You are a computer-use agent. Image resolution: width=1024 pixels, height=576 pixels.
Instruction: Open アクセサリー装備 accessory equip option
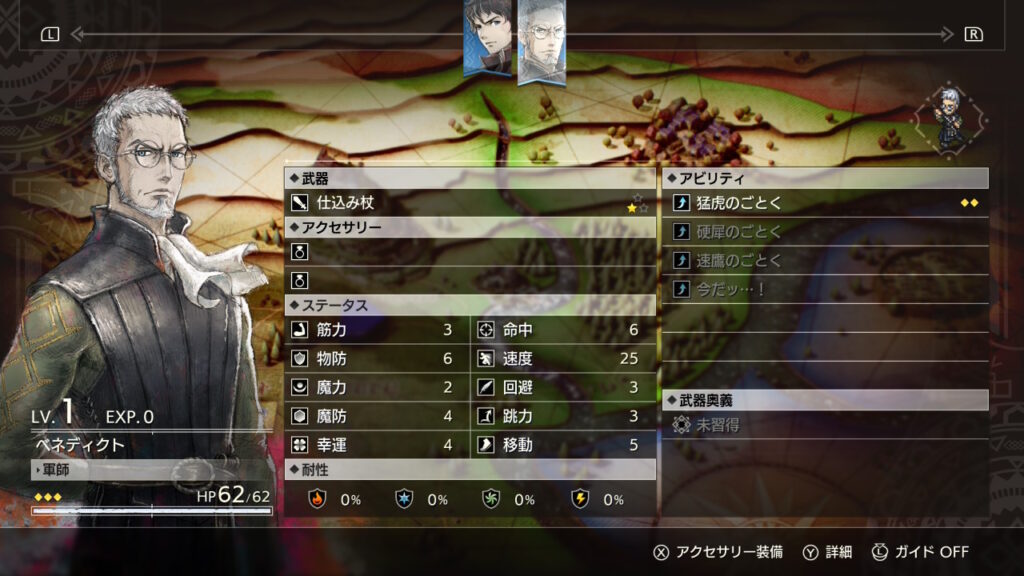click(x=717, y=552)
